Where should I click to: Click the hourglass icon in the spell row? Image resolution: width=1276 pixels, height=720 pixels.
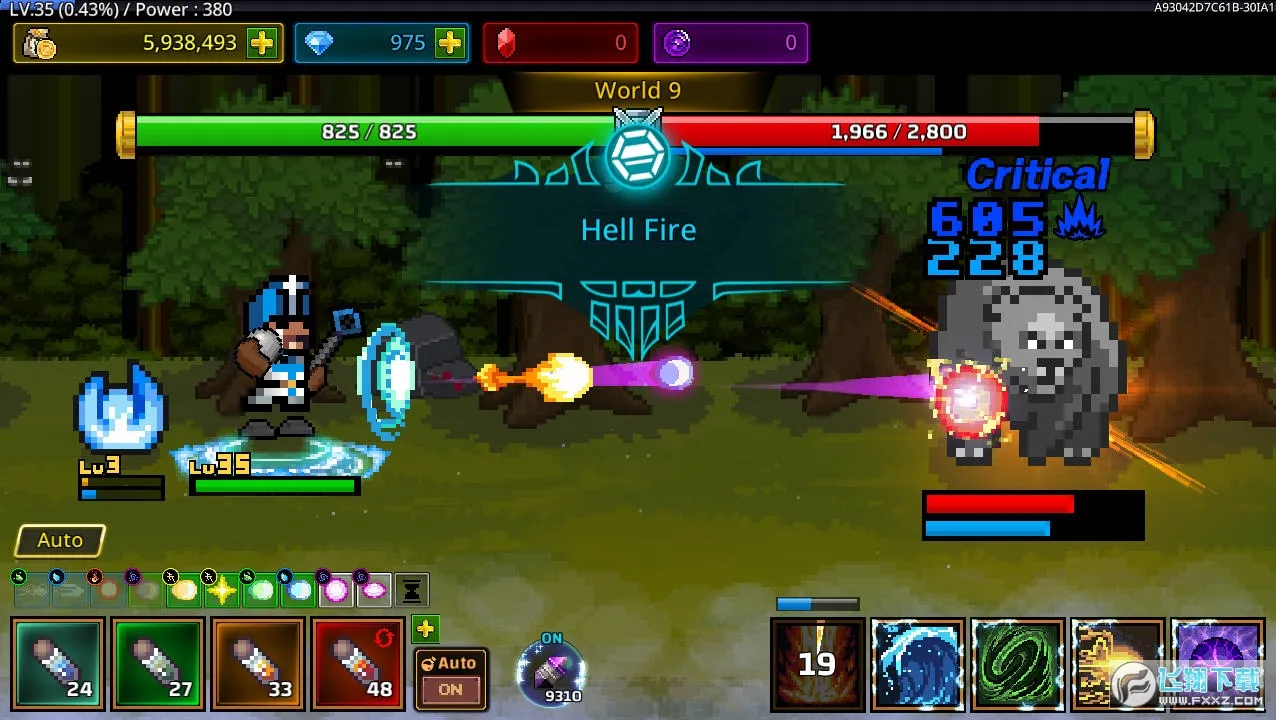point(412,591)
